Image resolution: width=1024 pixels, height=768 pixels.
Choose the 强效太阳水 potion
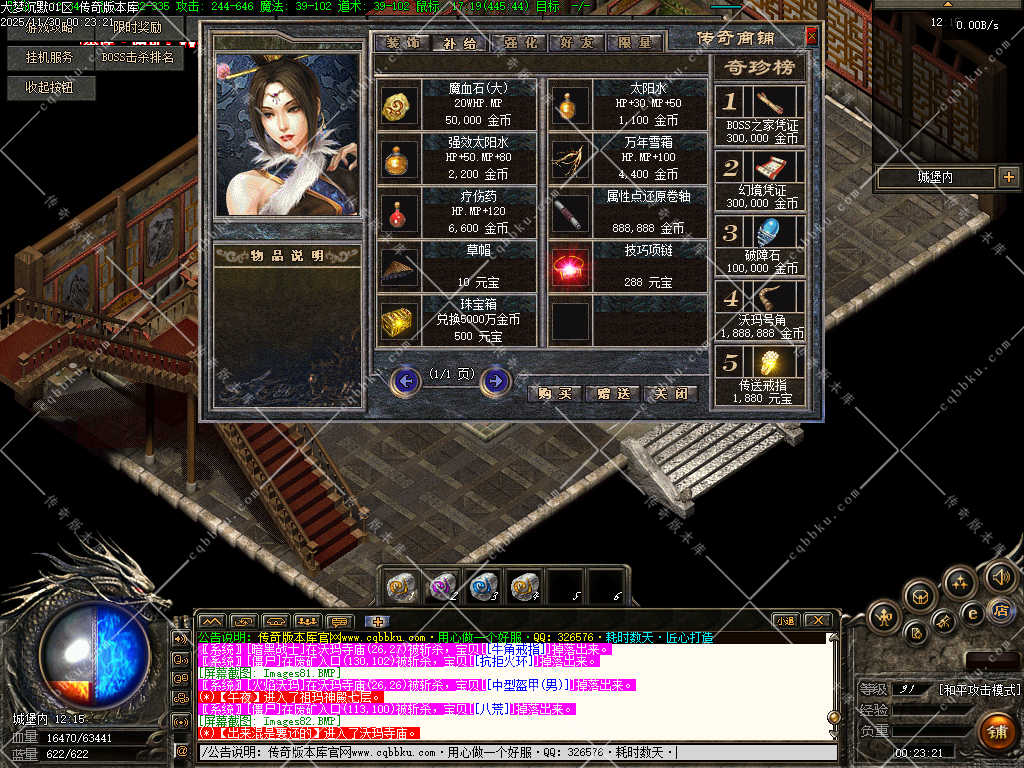(x=399, y=157)
